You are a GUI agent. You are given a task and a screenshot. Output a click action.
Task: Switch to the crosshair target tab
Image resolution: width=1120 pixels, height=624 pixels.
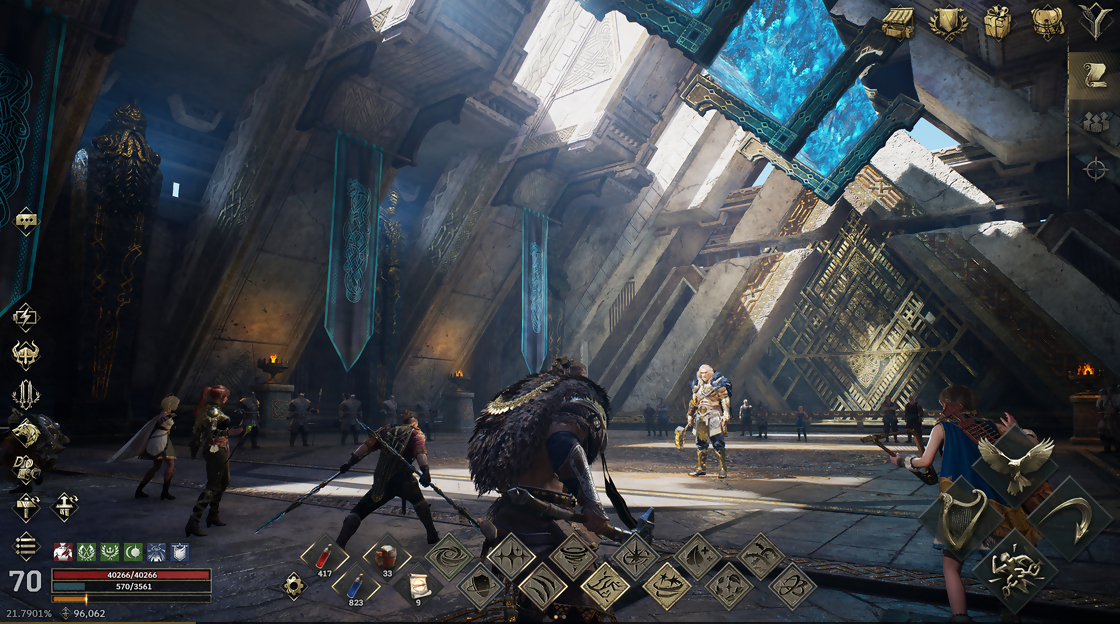[1094, 169]
